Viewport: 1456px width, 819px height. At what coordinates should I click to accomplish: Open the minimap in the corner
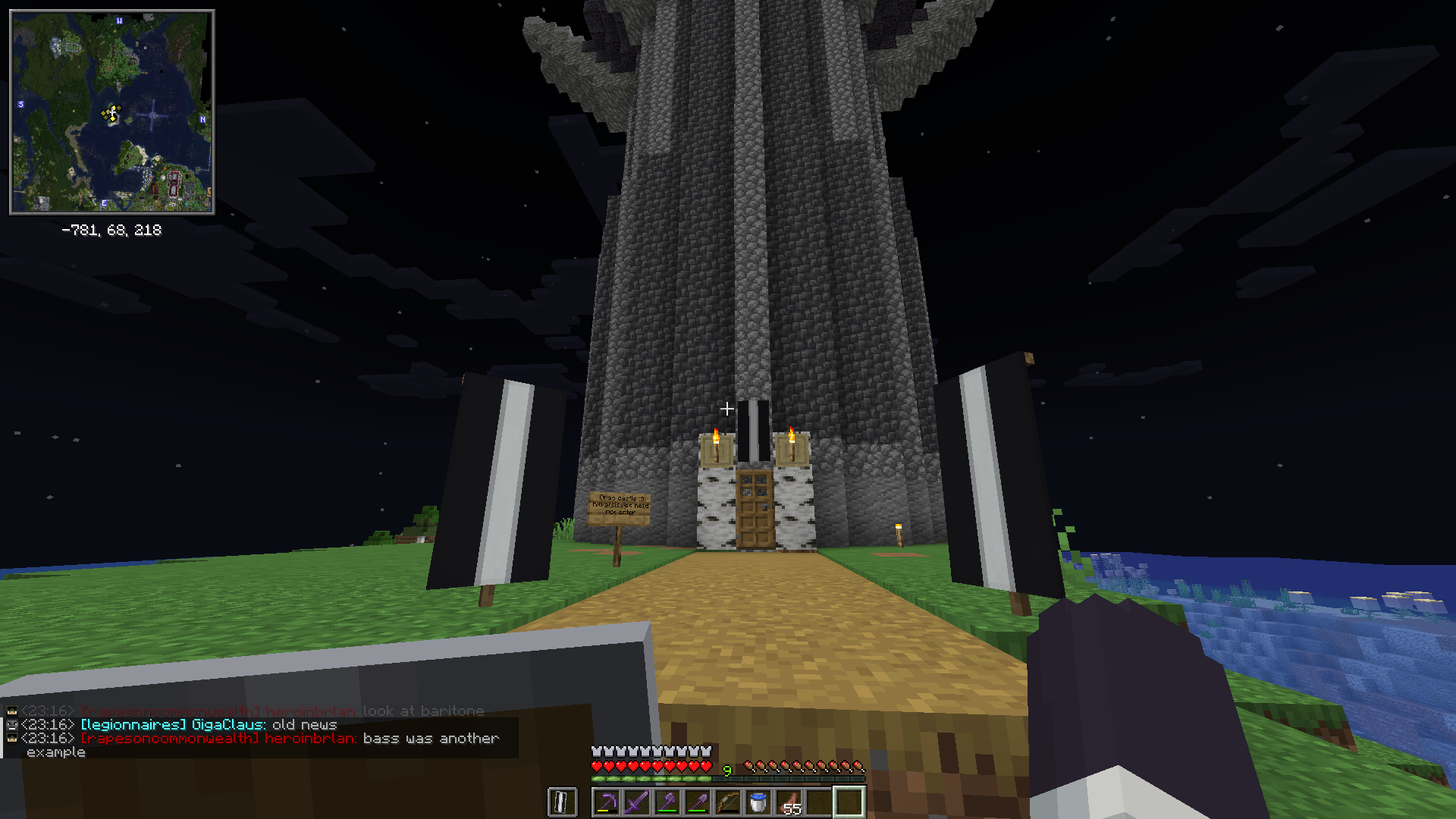tap(112, 112)
